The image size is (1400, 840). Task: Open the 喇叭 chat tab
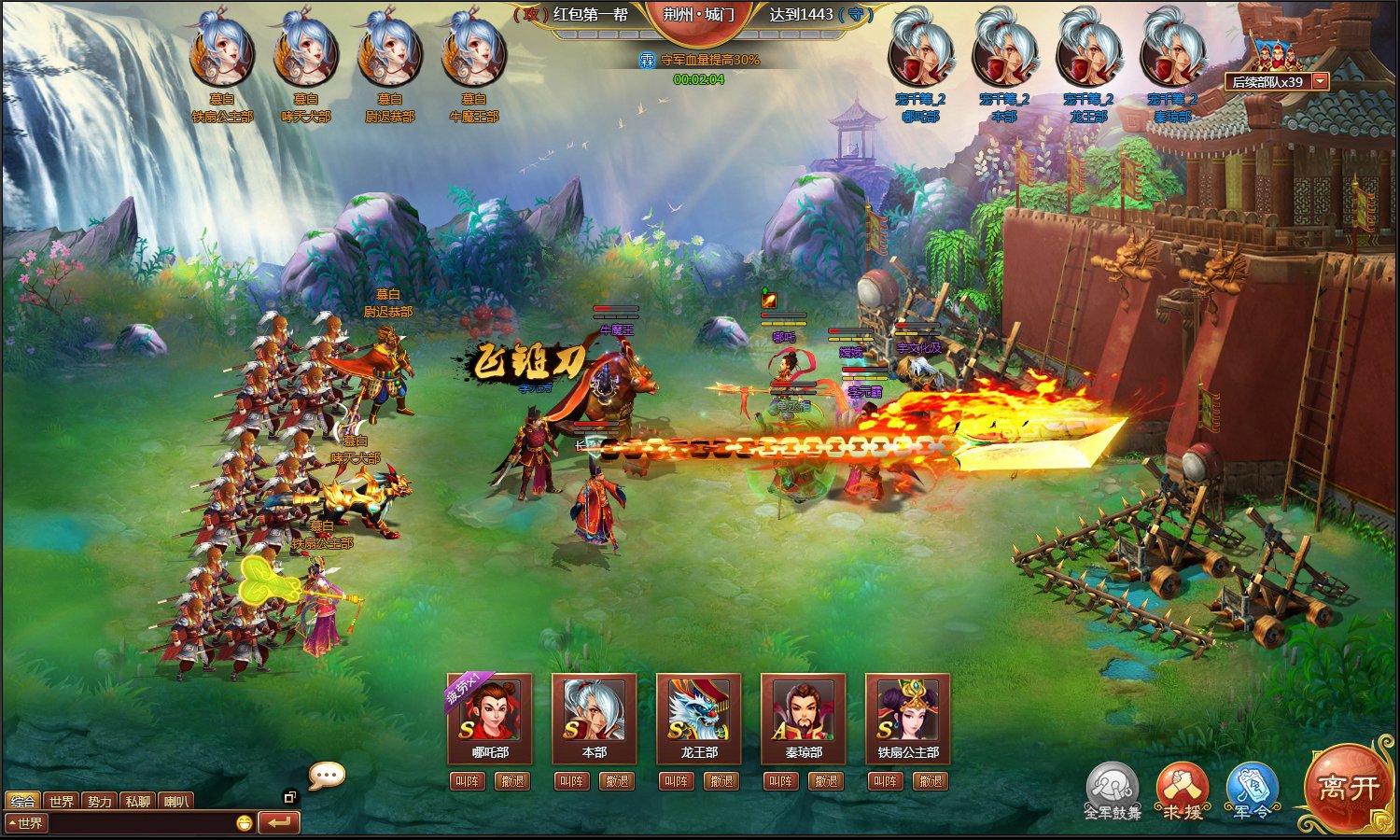tap(175, 801)
